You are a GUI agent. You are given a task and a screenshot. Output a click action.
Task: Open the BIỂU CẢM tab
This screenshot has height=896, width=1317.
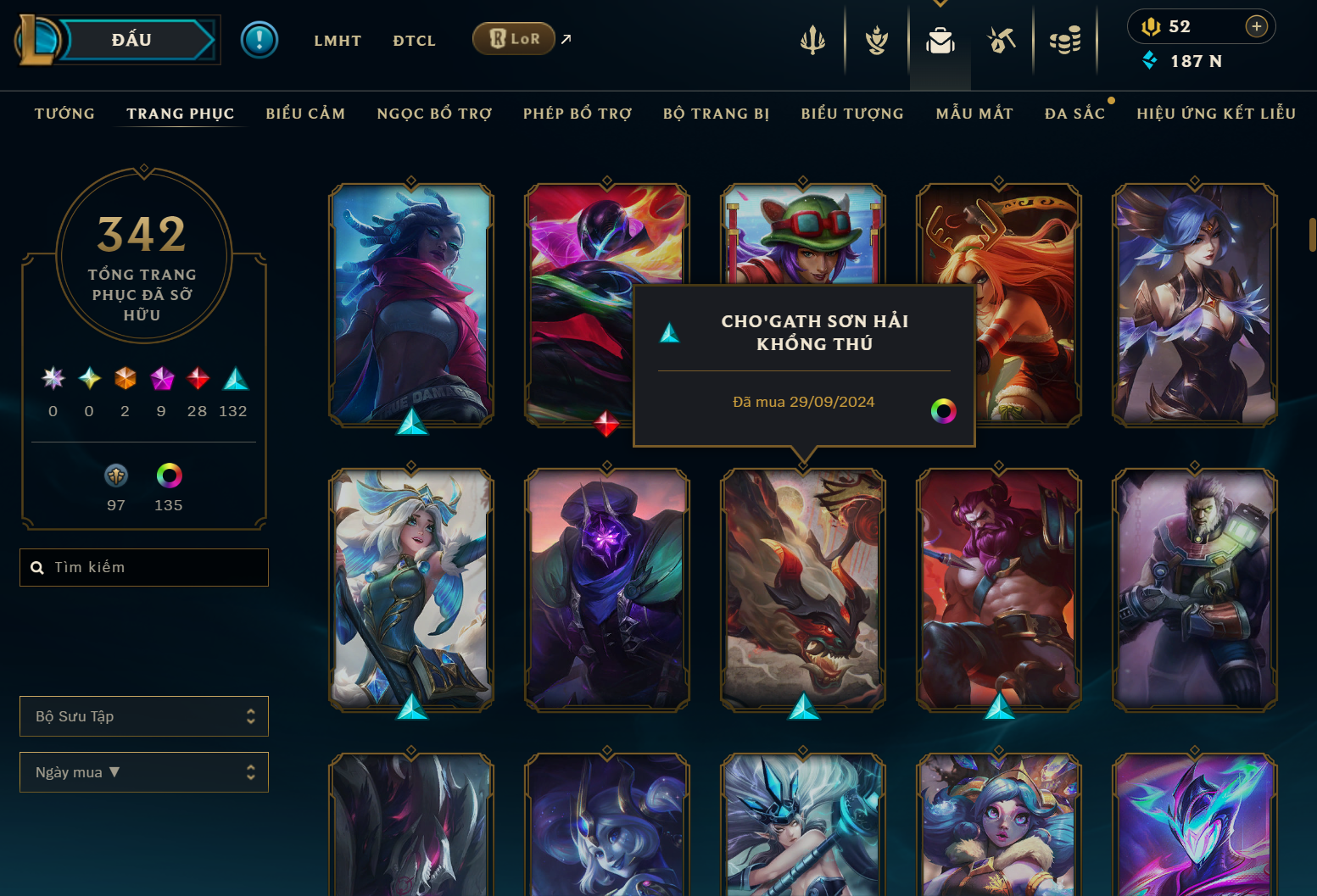tap(305, 113)
